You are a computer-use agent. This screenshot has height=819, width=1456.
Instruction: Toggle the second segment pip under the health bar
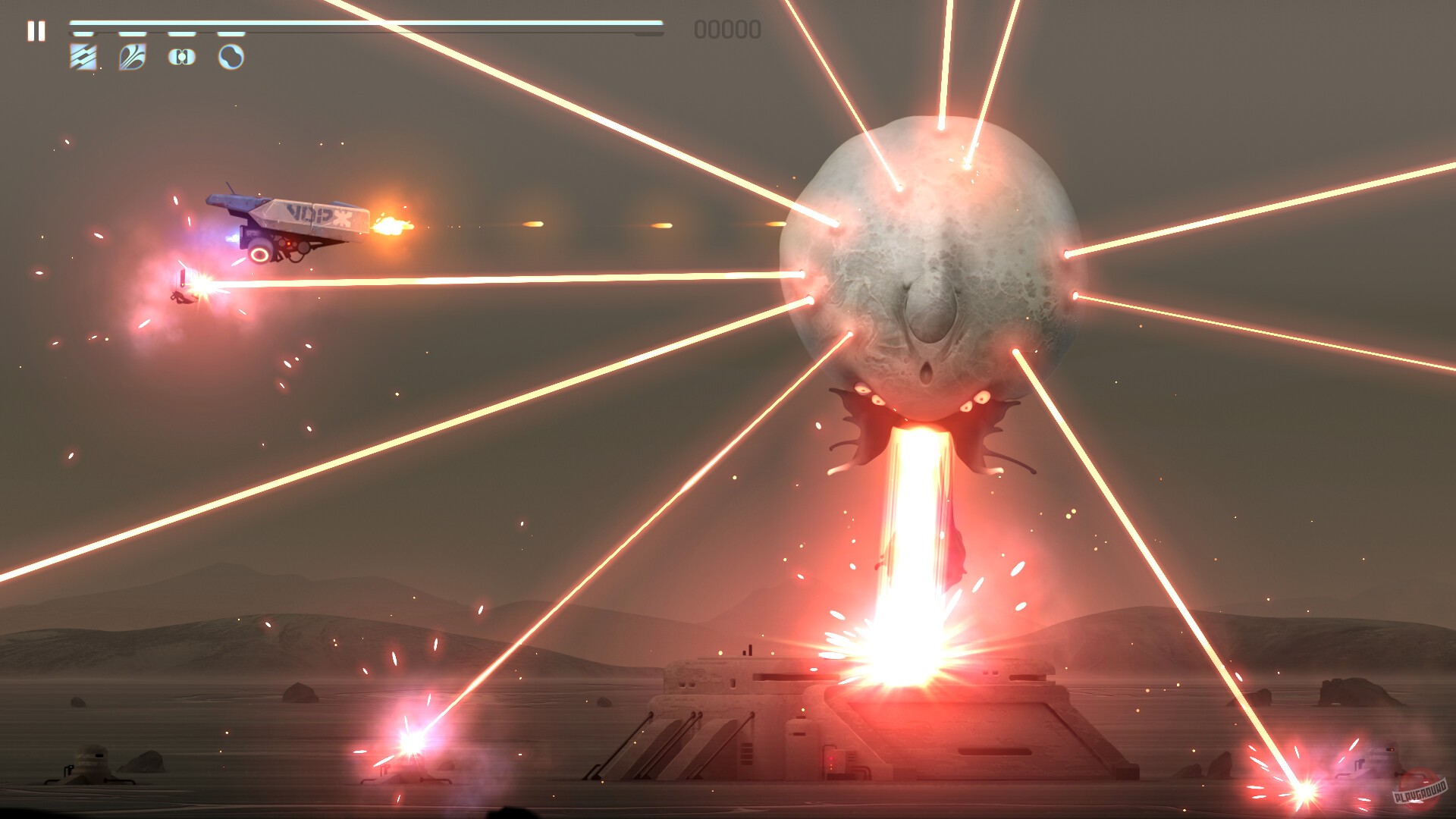(130, 33)
